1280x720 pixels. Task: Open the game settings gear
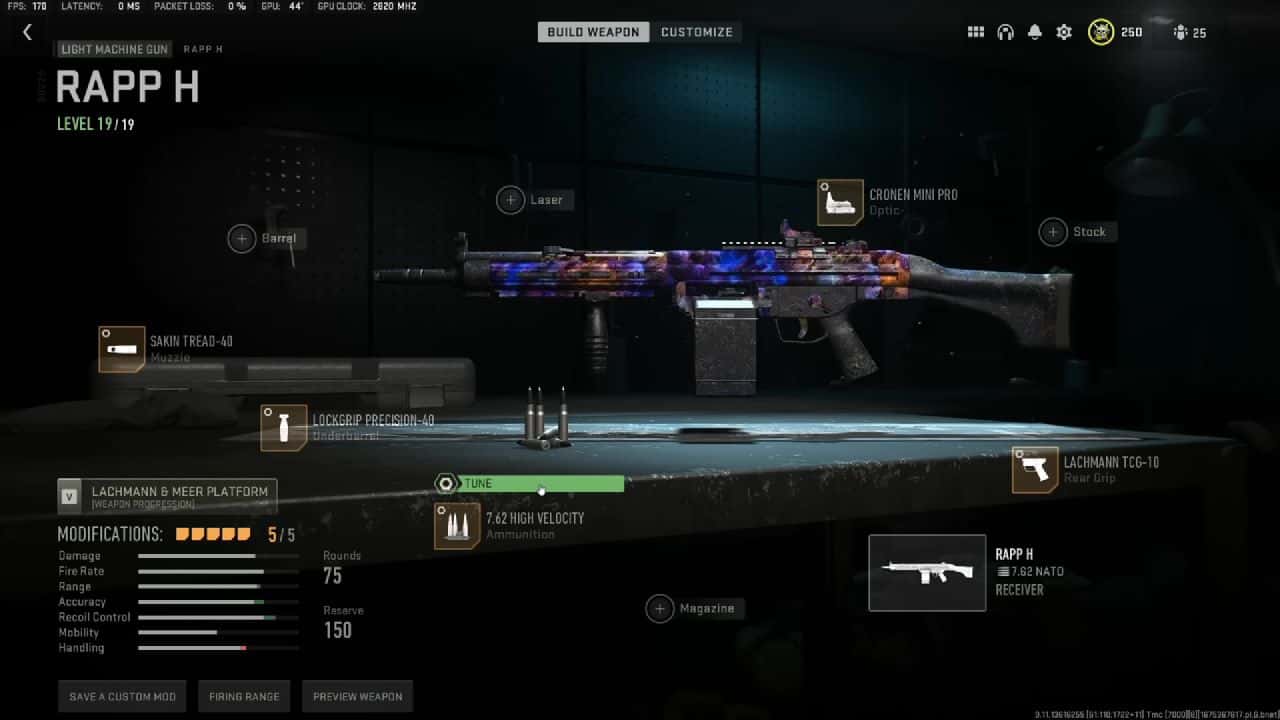click(1063, 31)
